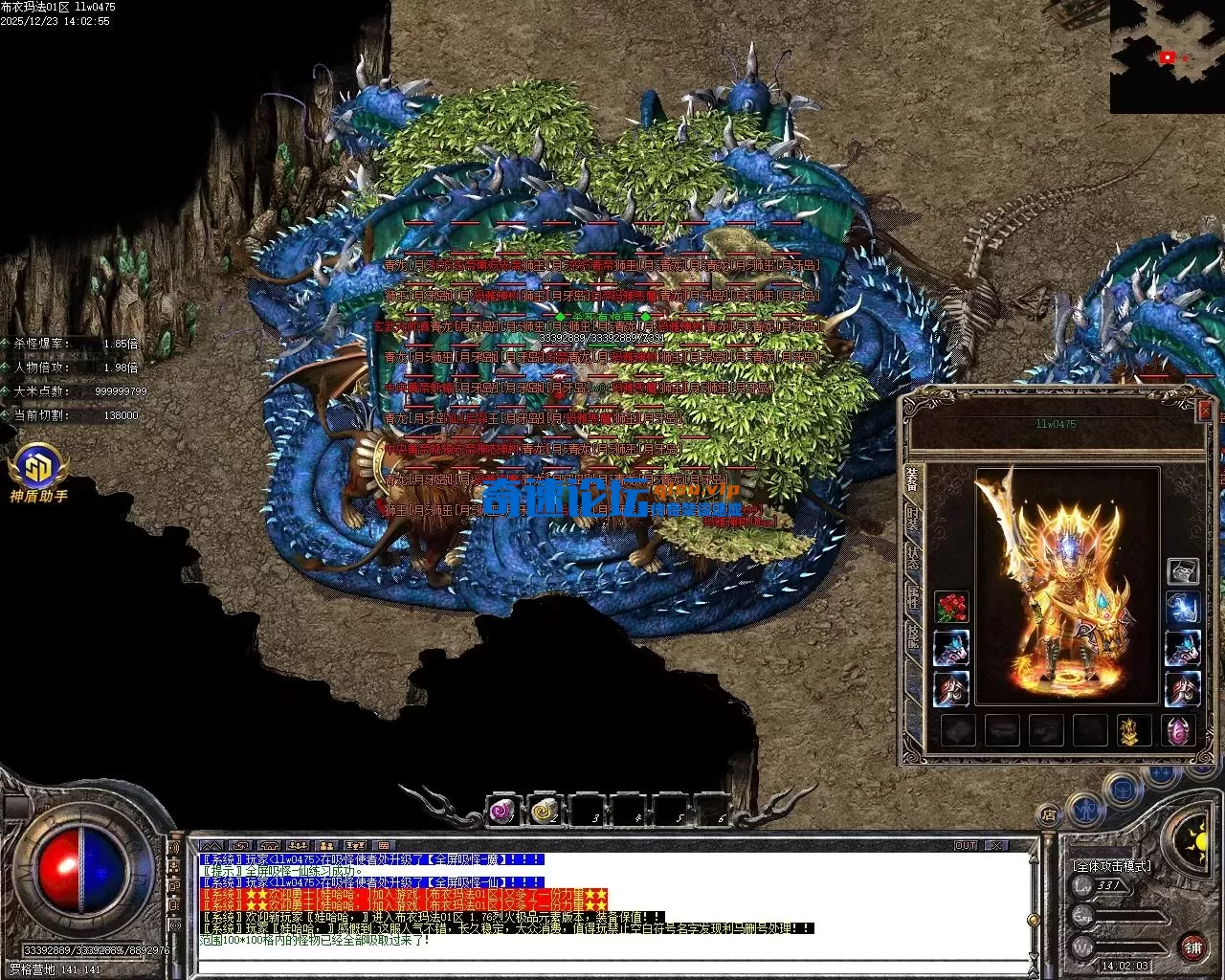Select the red roses equipment slot
1225x980 pixels.
coord(950,607)
